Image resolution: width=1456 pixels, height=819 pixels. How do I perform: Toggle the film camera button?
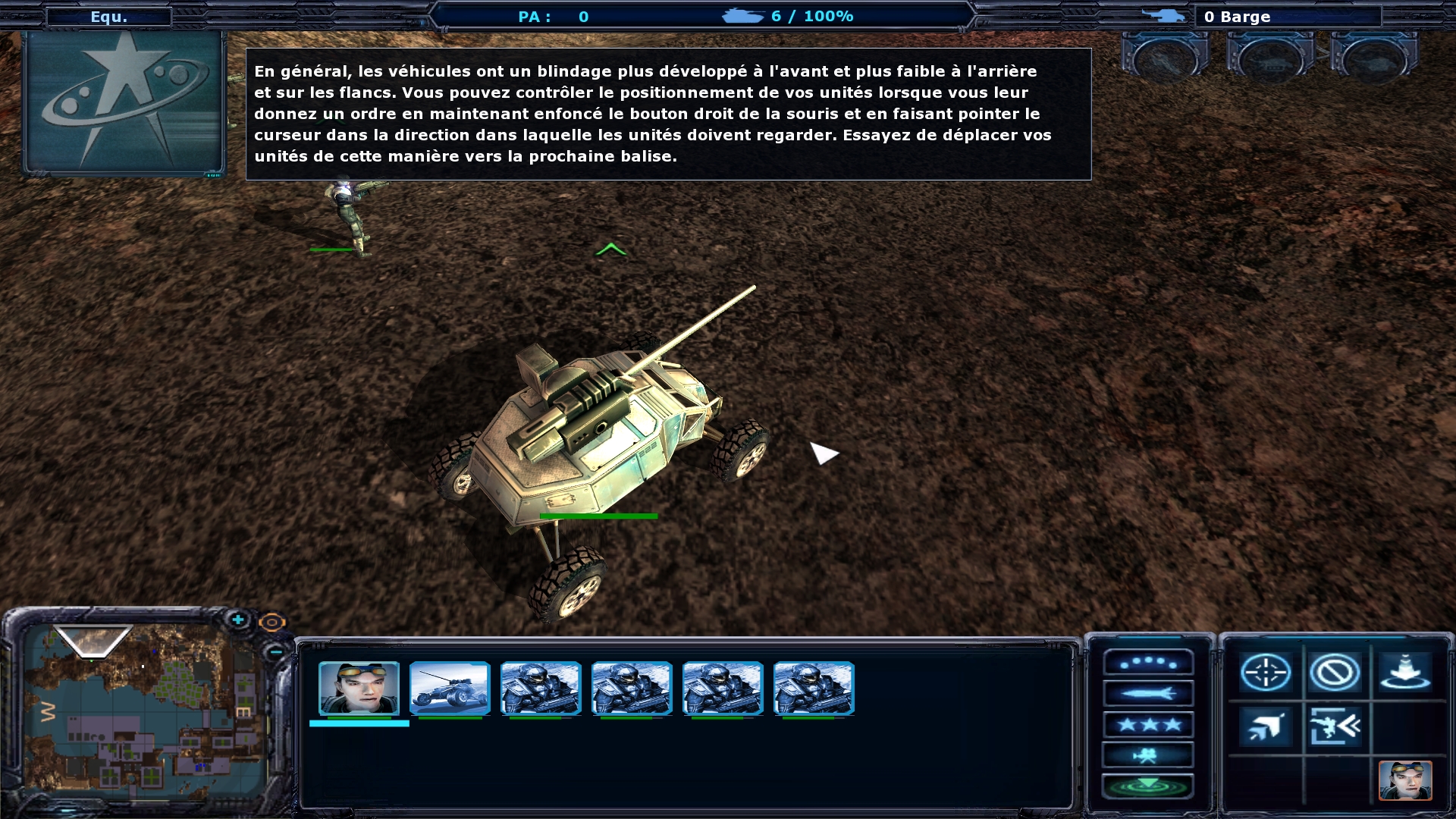(x=1148, y=755)
